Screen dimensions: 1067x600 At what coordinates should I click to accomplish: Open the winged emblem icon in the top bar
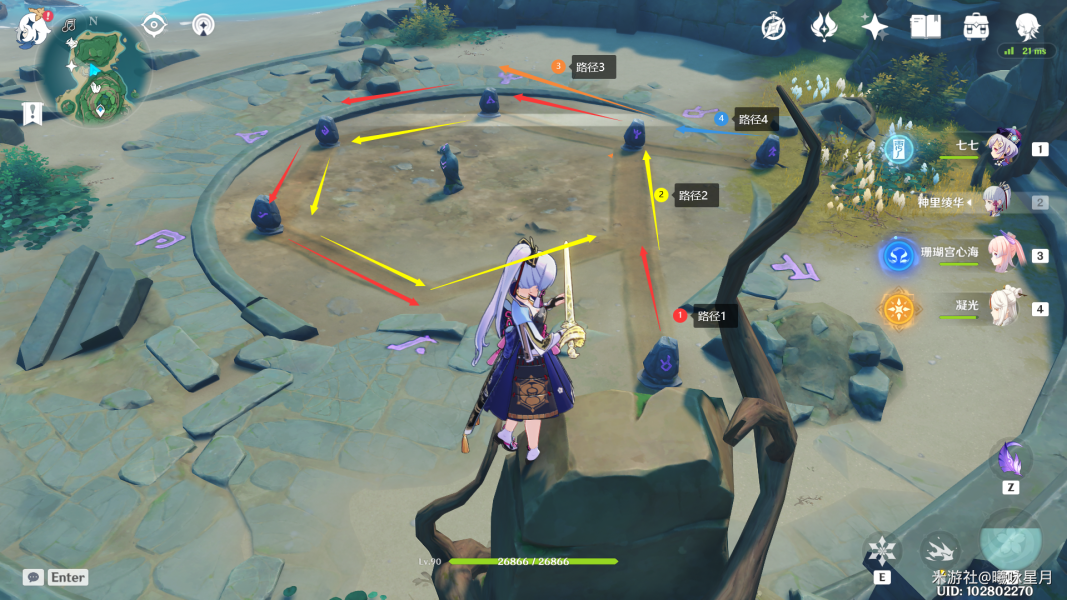coord(824,27)
